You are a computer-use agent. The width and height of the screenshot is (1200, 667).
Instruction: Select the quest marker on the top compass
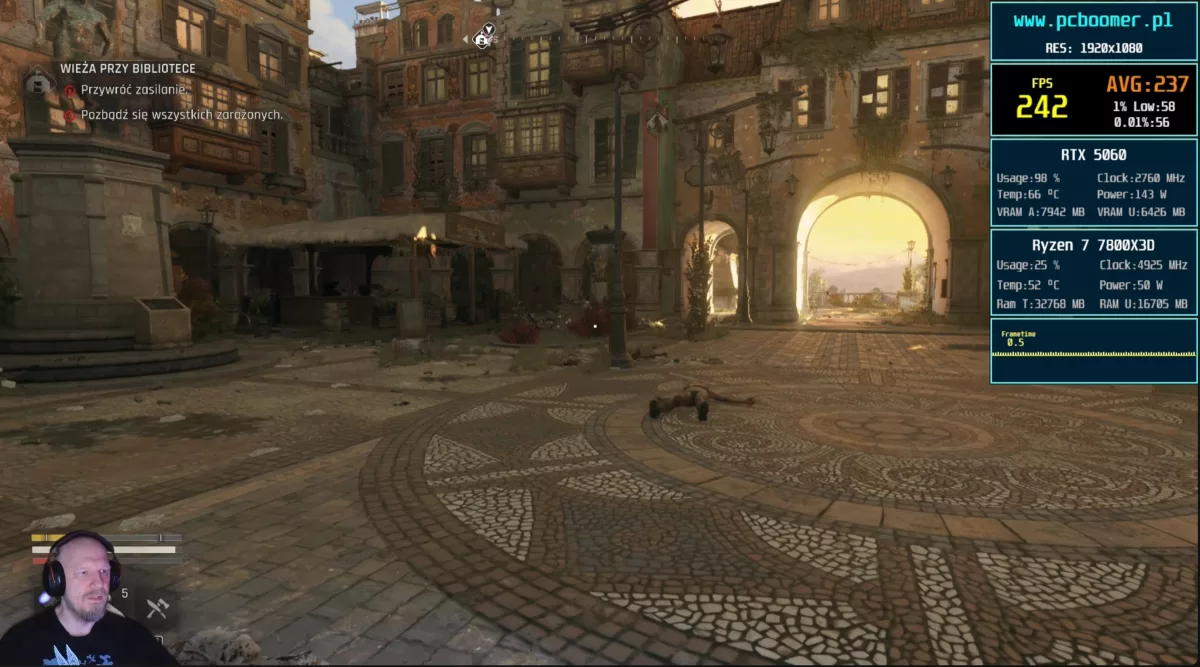click(x=485, y=37)
